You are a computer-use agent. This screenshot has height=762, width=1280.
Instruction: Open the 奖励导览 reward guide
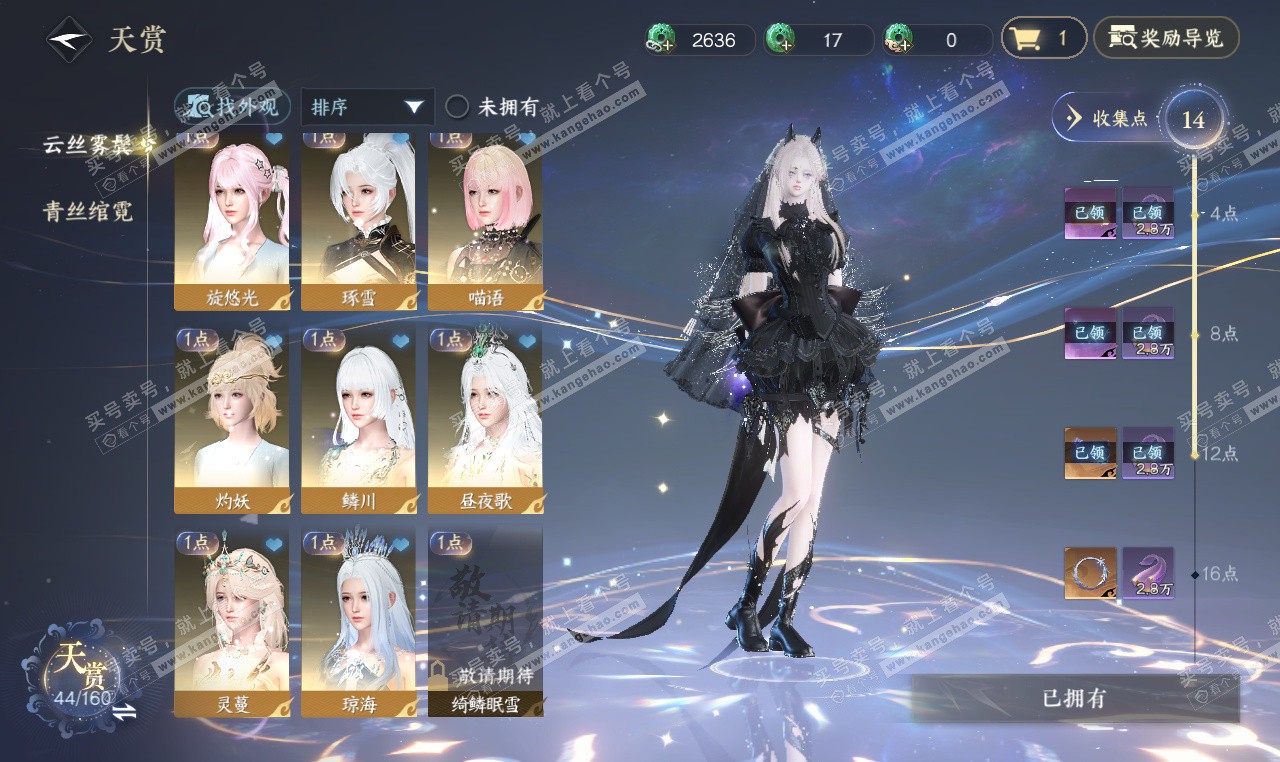1166,39
